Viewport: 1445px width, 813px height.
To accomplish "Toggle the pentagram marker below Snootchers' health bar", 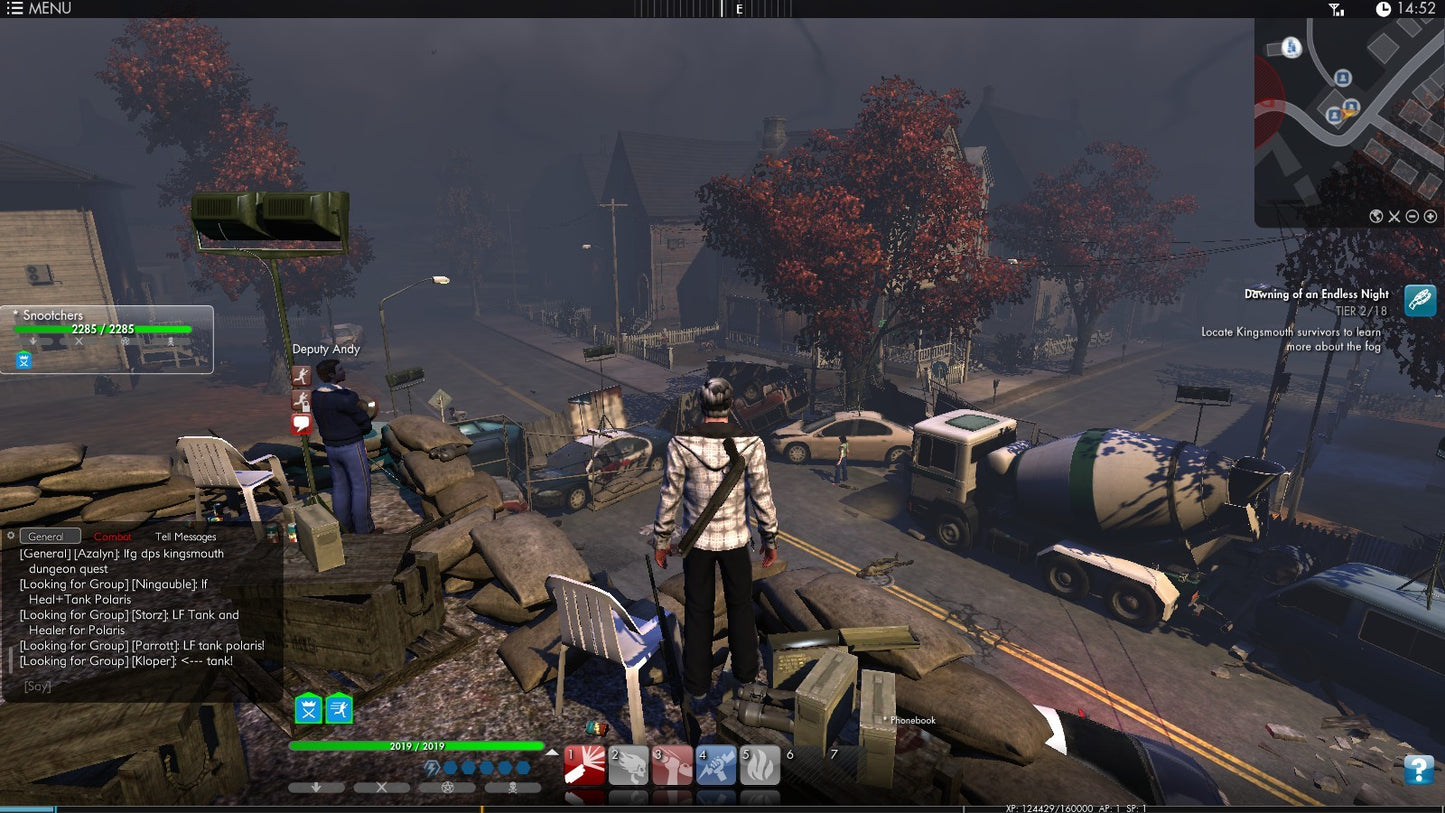I will click(x=124, y=341).
